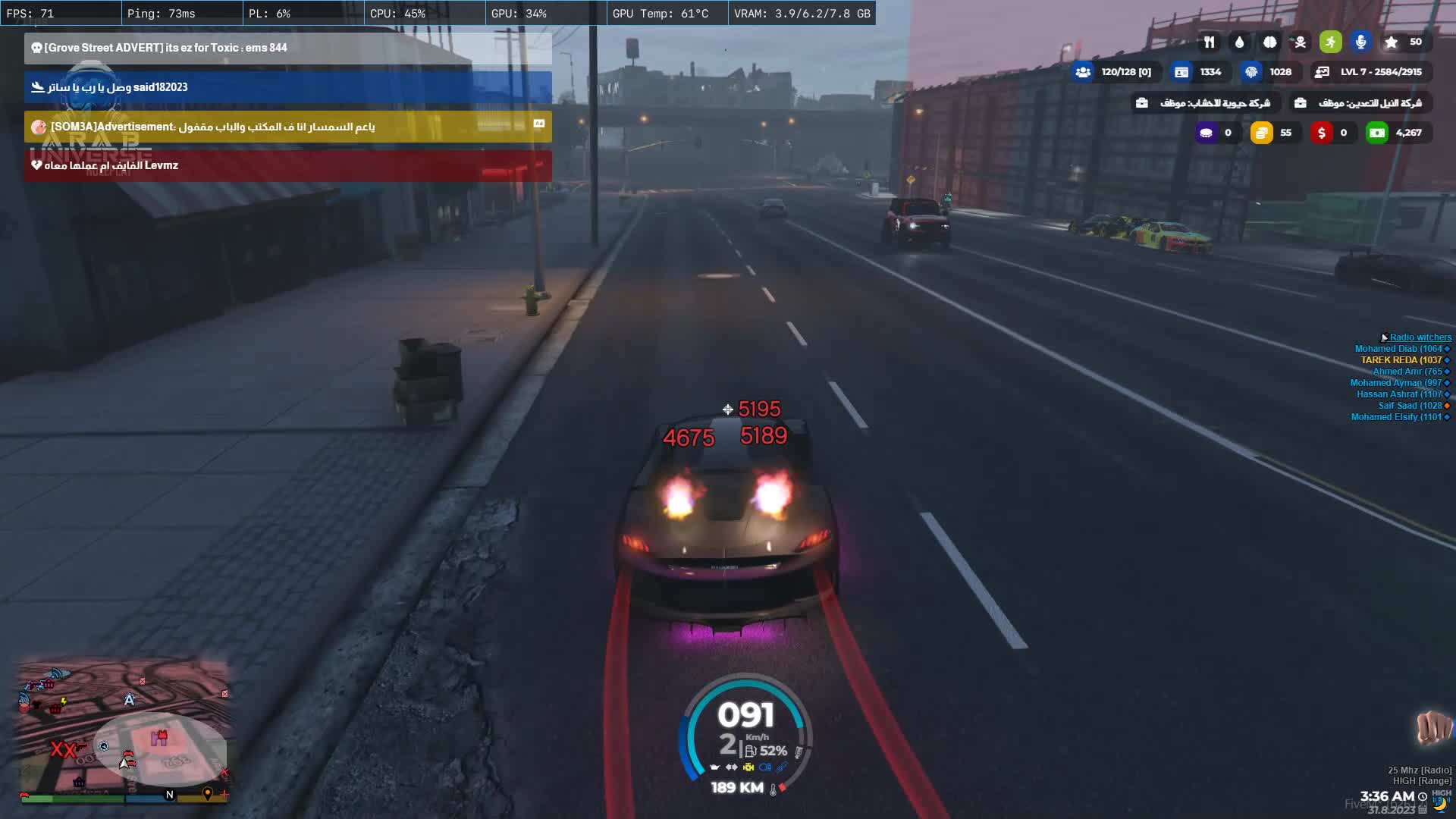Viewport: 1456px width, 819px height.
Task: Click the north N compass marker
Action: [x=169, y=795]
